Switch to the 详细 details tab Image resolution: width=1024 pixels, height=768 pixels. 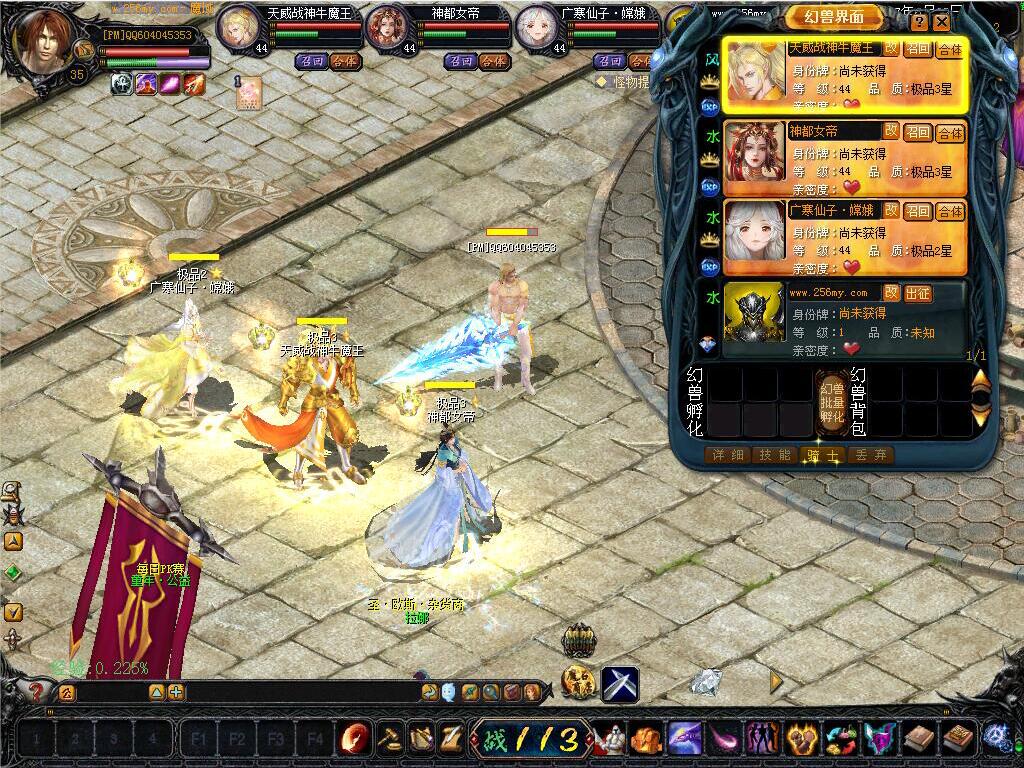pos(727,455)
